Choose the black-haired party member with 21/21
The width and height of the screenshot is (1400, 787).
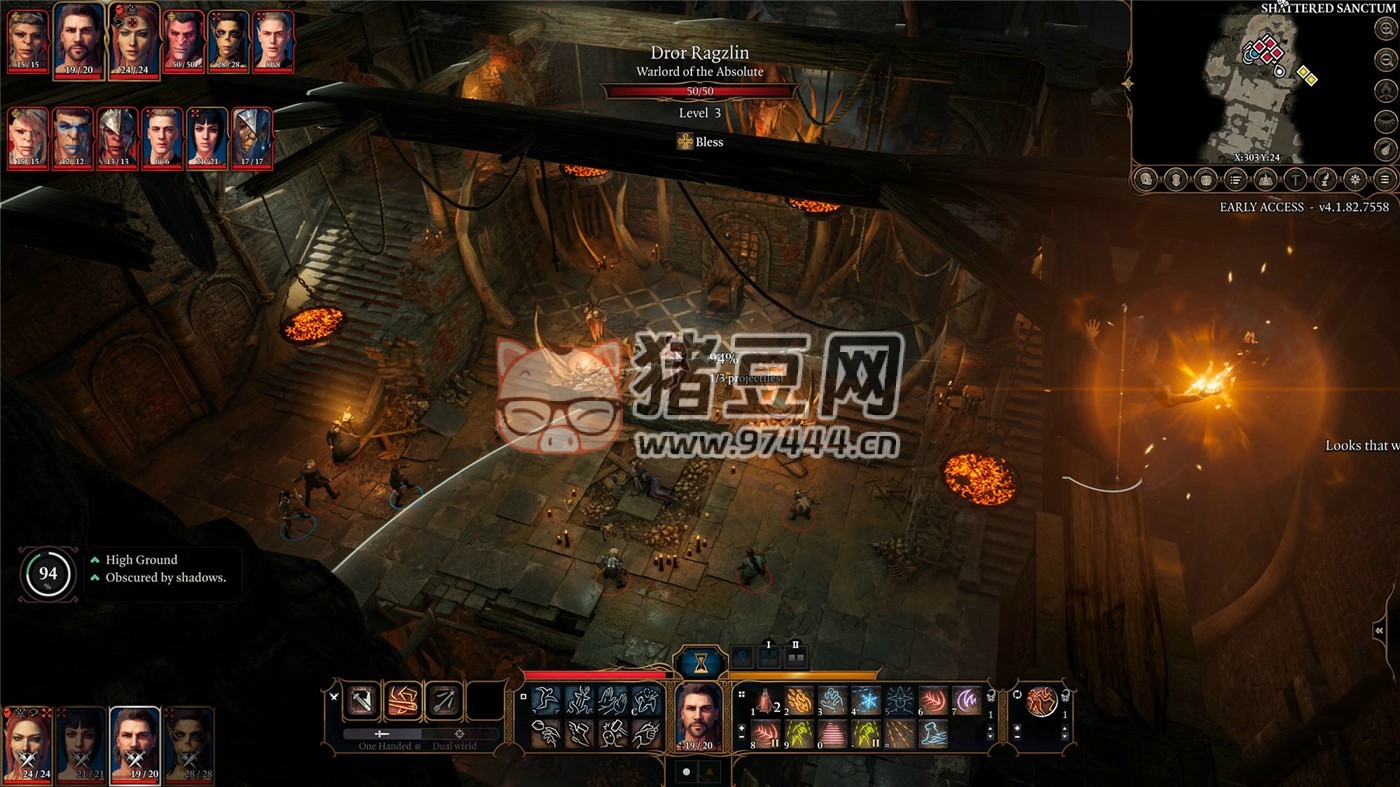[x=80, y=745]
